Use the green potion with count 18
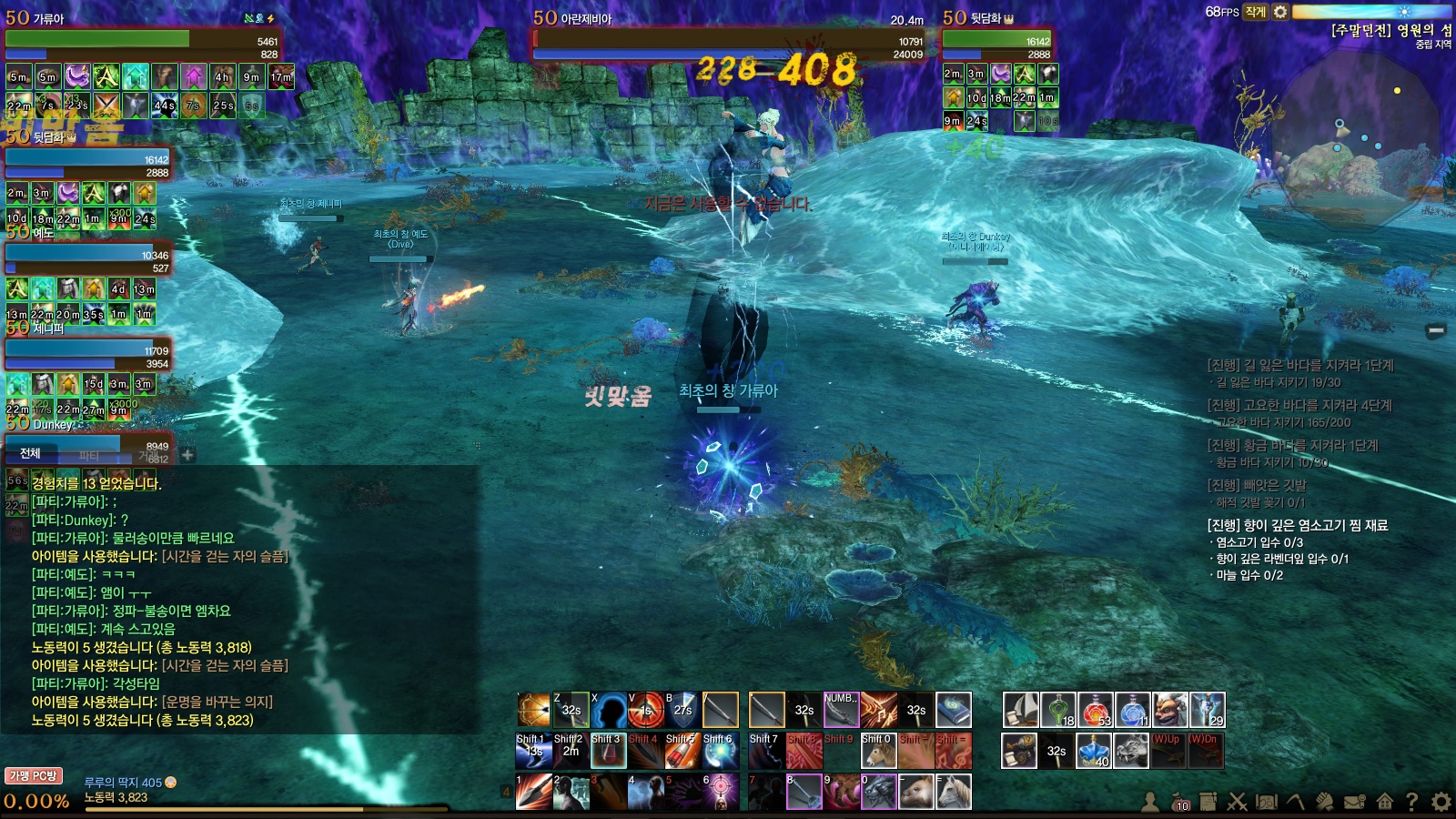This screenshot has height=819, width=1456. click(1057, 710)
